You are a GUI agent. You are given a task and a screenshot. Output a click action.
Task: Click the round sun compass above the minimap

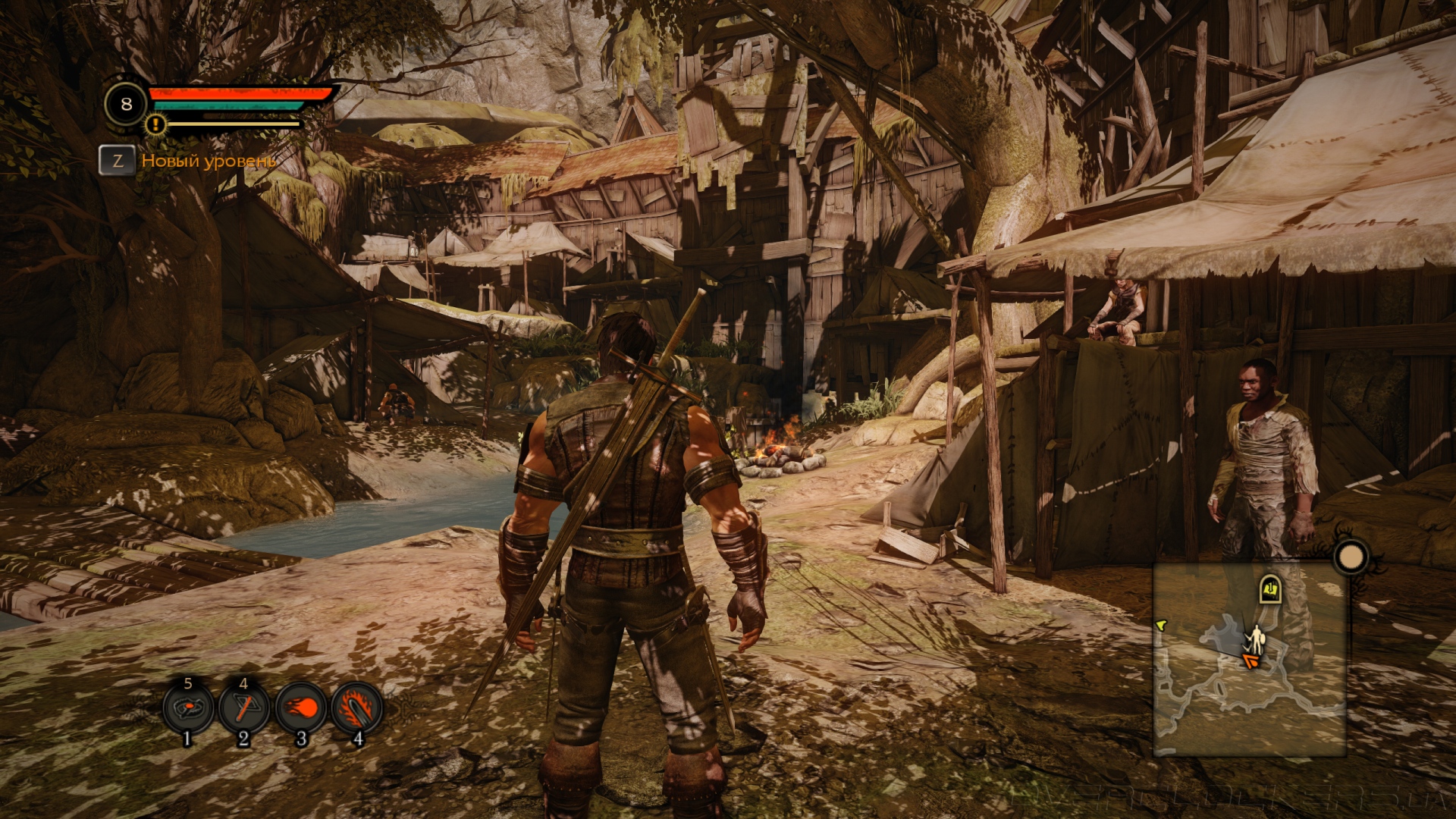pyautogui.click(x=1351, y=558)
